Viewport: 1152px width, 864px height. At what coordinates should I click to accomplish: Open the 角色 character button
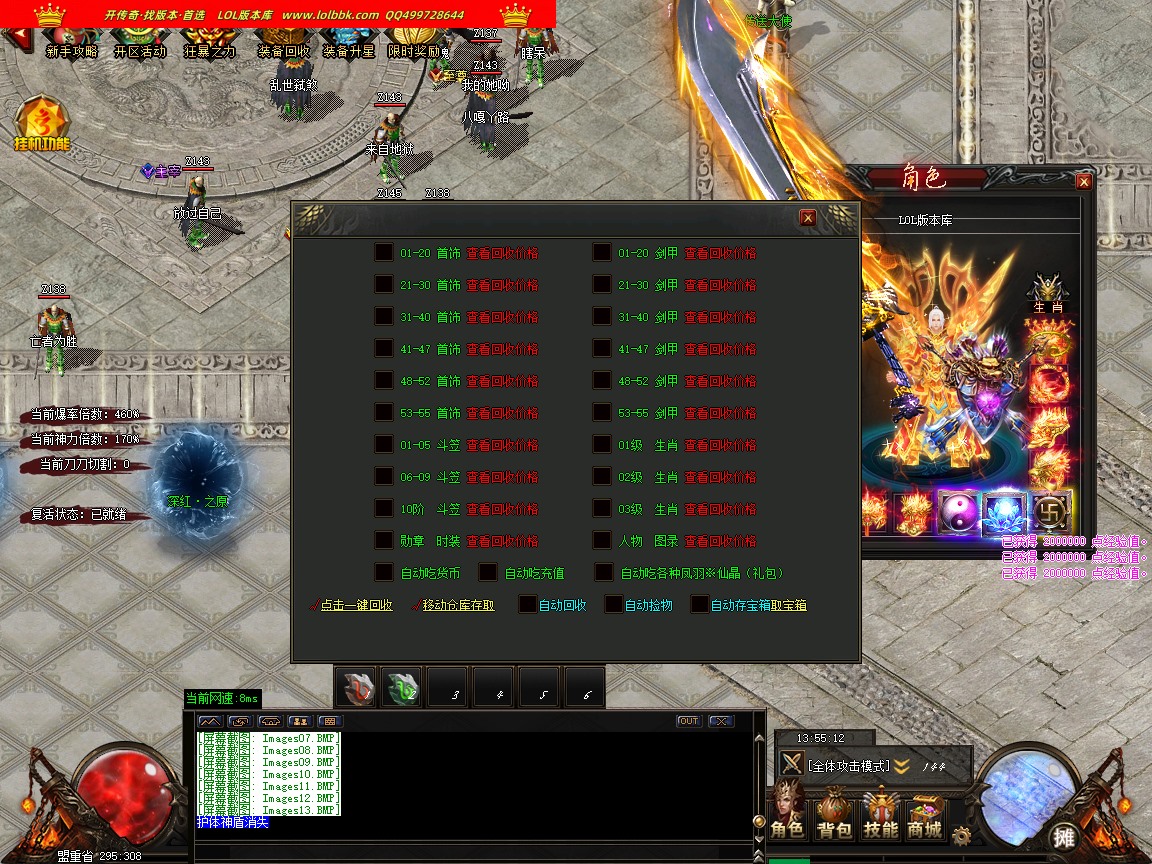pyautogui.click(x=787, y=816)
